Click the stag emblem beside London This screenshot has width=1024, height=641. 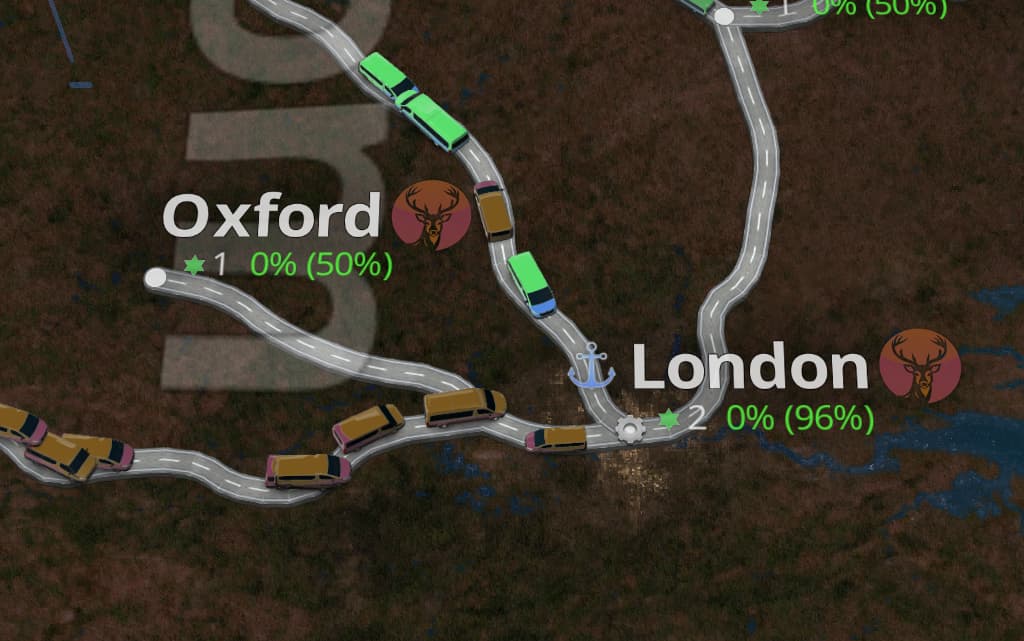pos(920,366)
